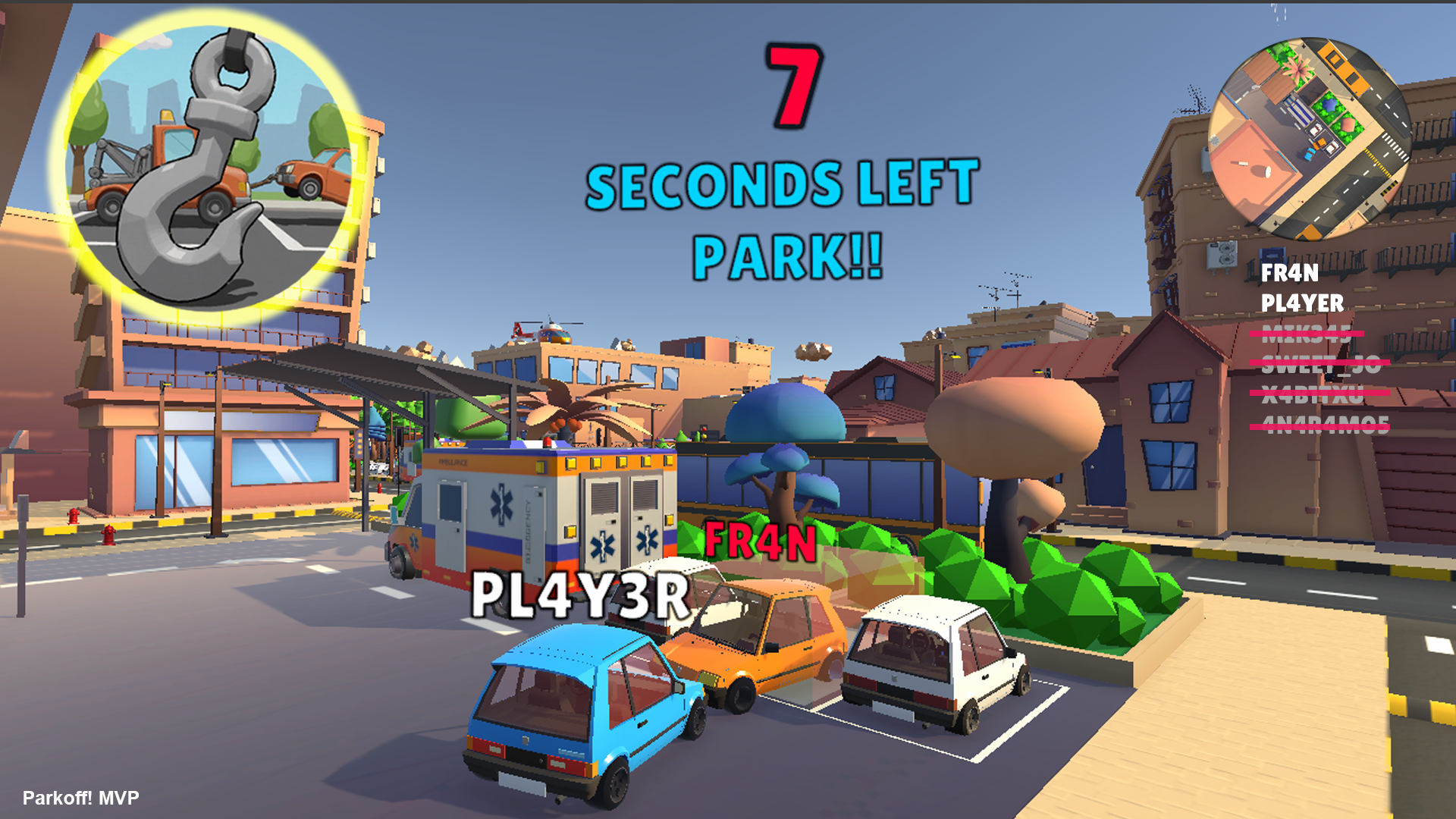1456x819 pixels.
Task: Click the SECONDS LEFT PARK!! banner
Action: (785, 220)
